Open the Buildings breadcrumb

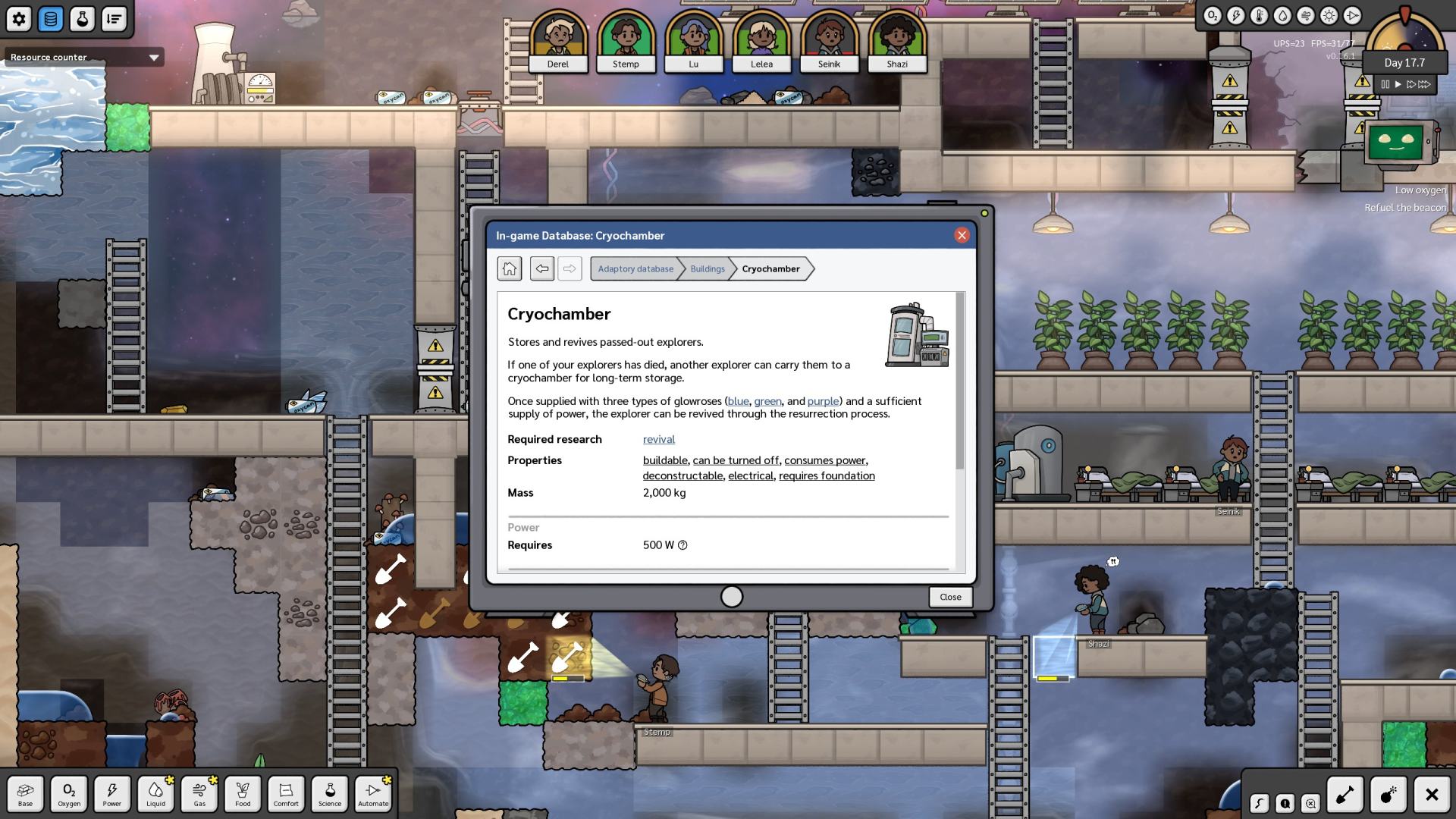click(707, 268)
